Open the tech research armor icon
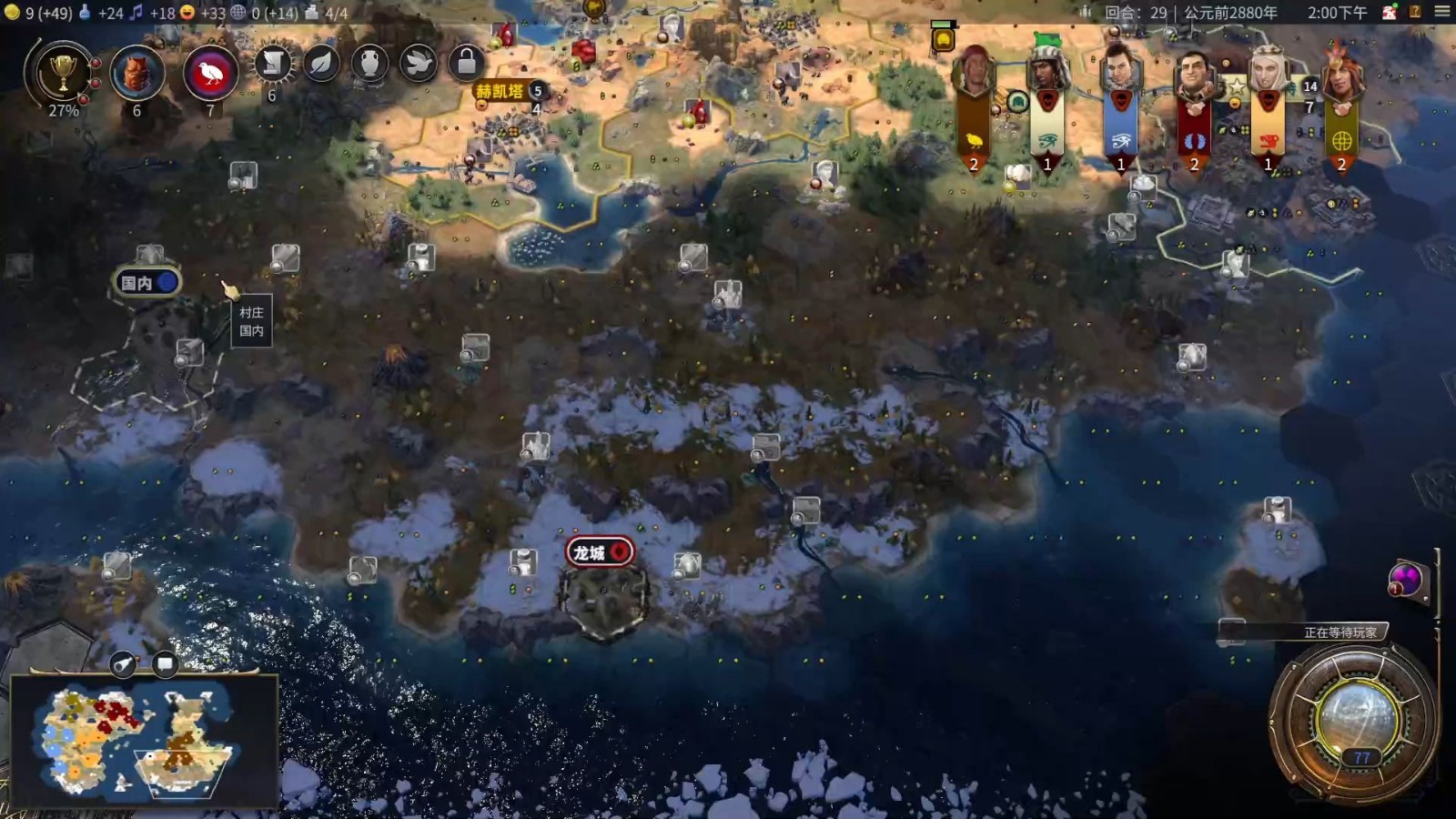 (x=136, y=73)
